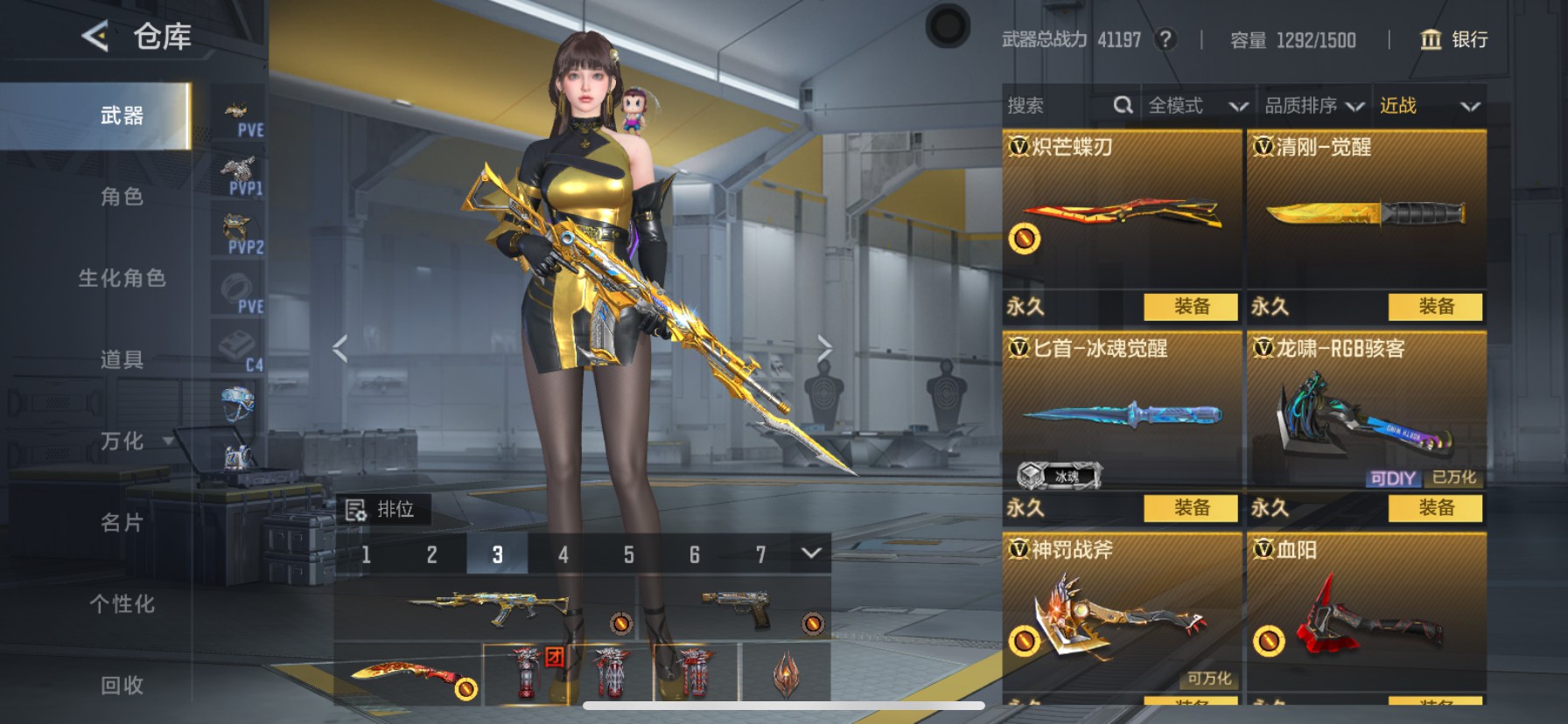Open the 近战 weapon type dropdown
1568x724 pixels.
[1429, 106]
